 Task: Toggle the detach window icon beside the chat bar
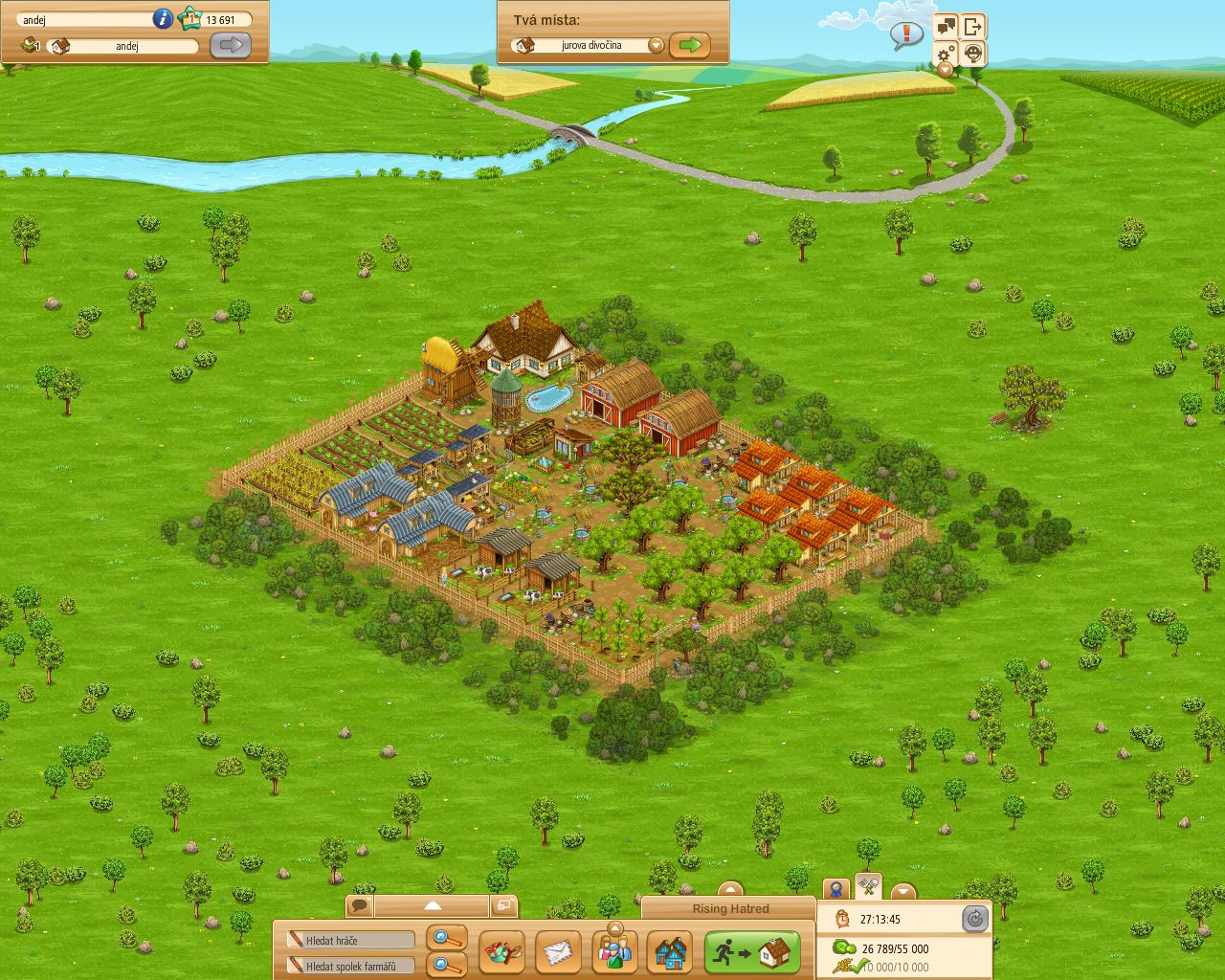[x=504, y=903]
